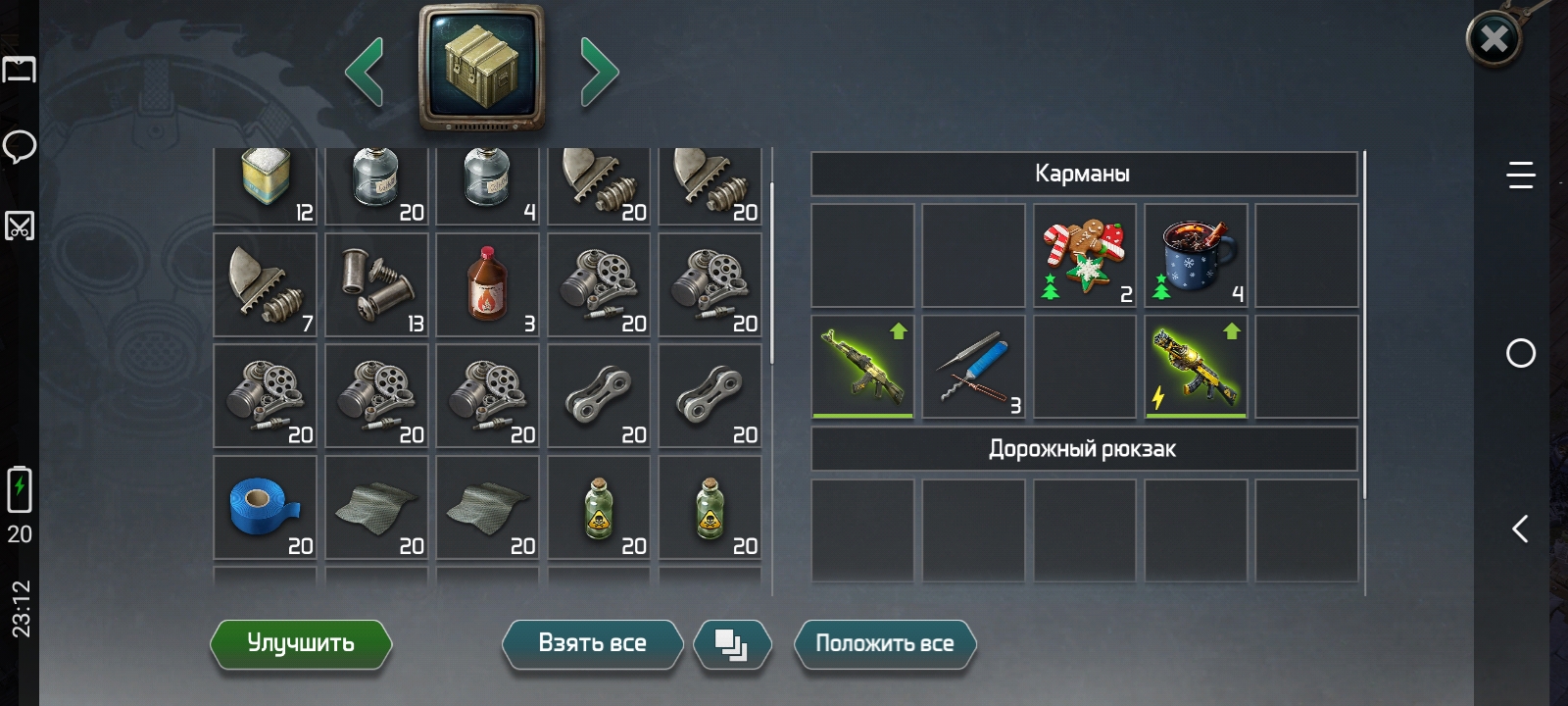Close the storage chest window
Screen dimensions: 1568x706
(1494, 39)
